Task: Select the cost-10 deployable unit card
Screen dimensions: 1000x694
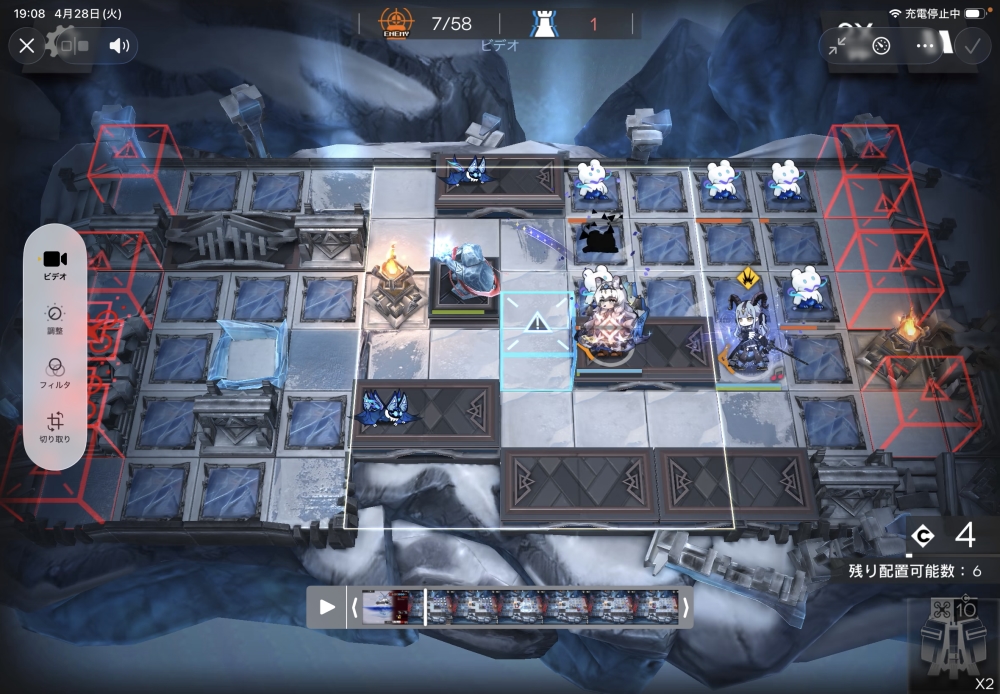Action: (952, 645)
